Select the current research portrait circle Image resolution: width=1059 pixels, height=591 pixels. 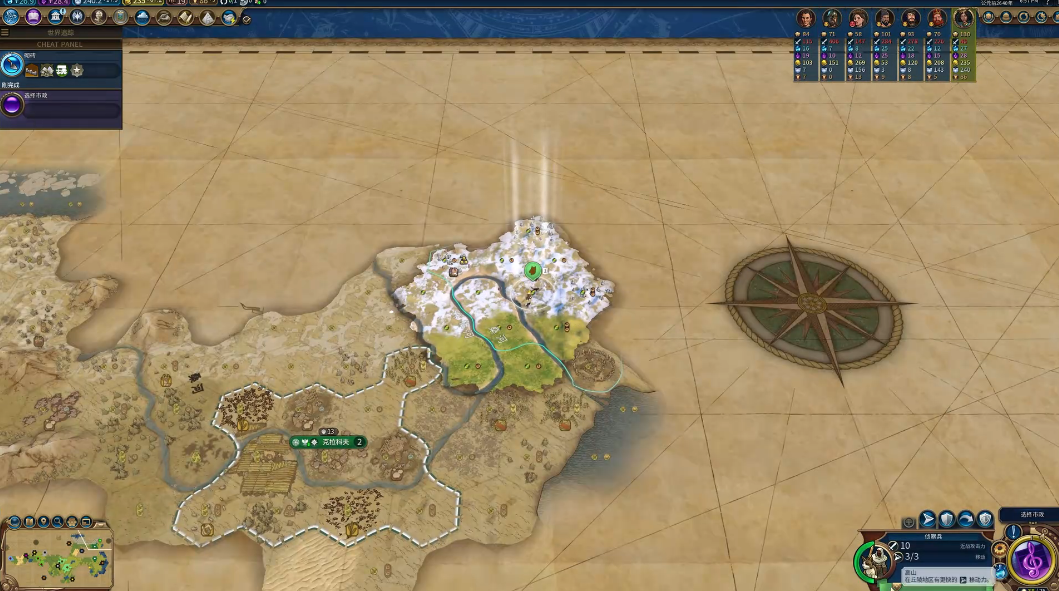coord(12,67)
